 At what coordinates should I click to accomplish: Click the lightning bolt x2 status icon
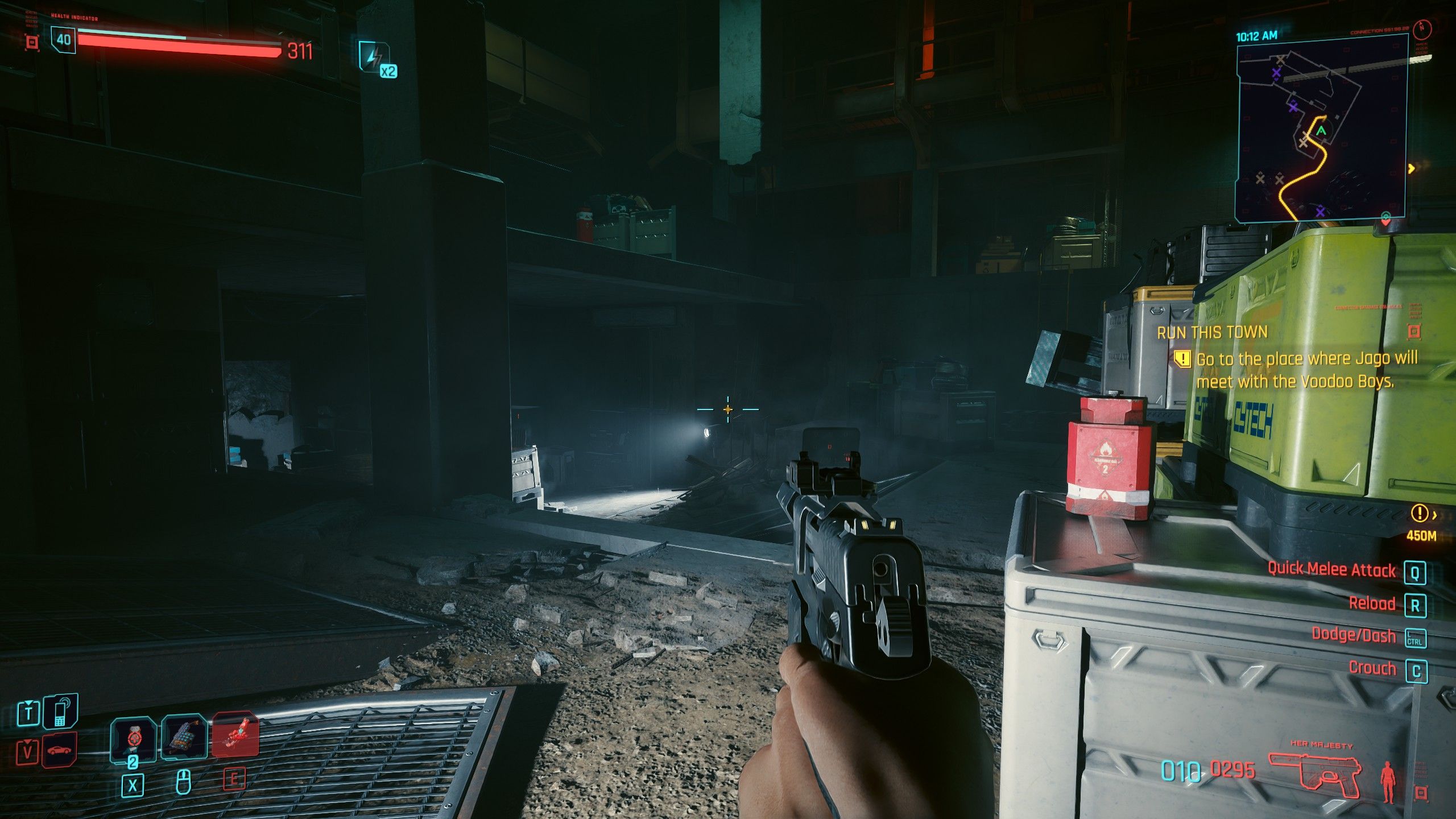click(x=376, y=58)
